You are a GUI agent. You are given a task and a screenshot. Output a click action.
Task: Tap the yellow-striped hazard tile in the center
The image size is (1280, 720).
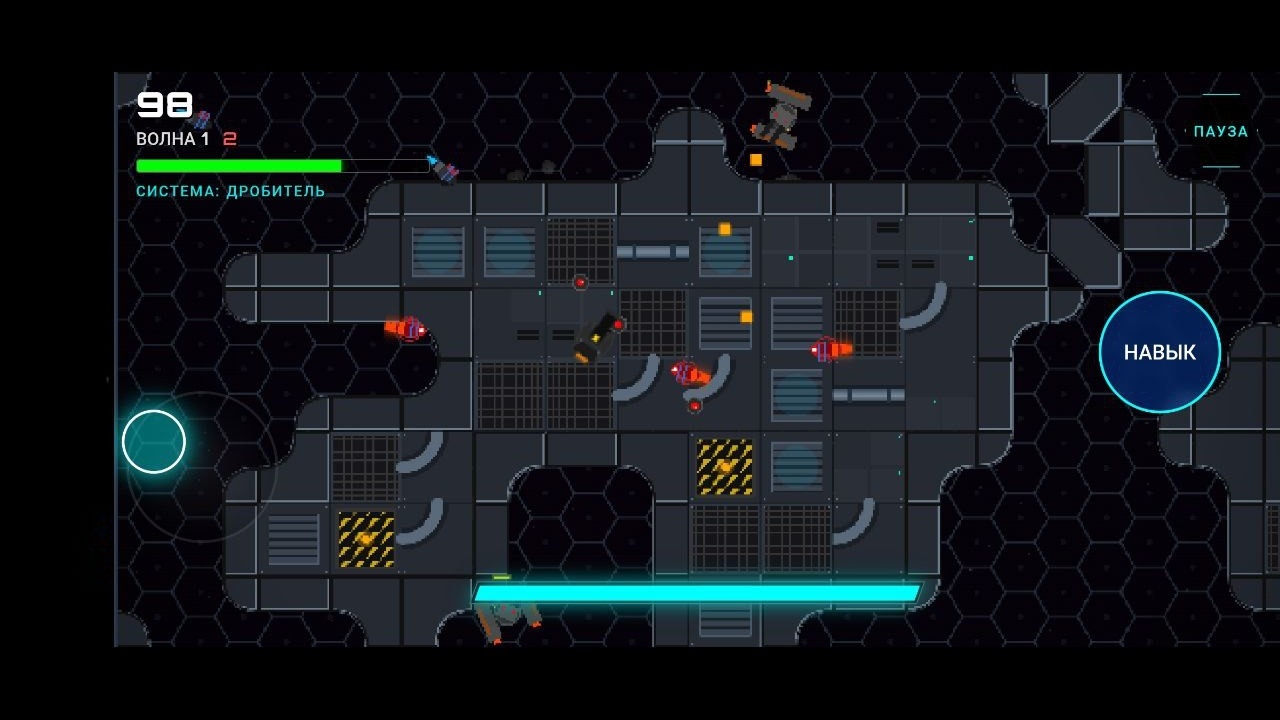722,467
